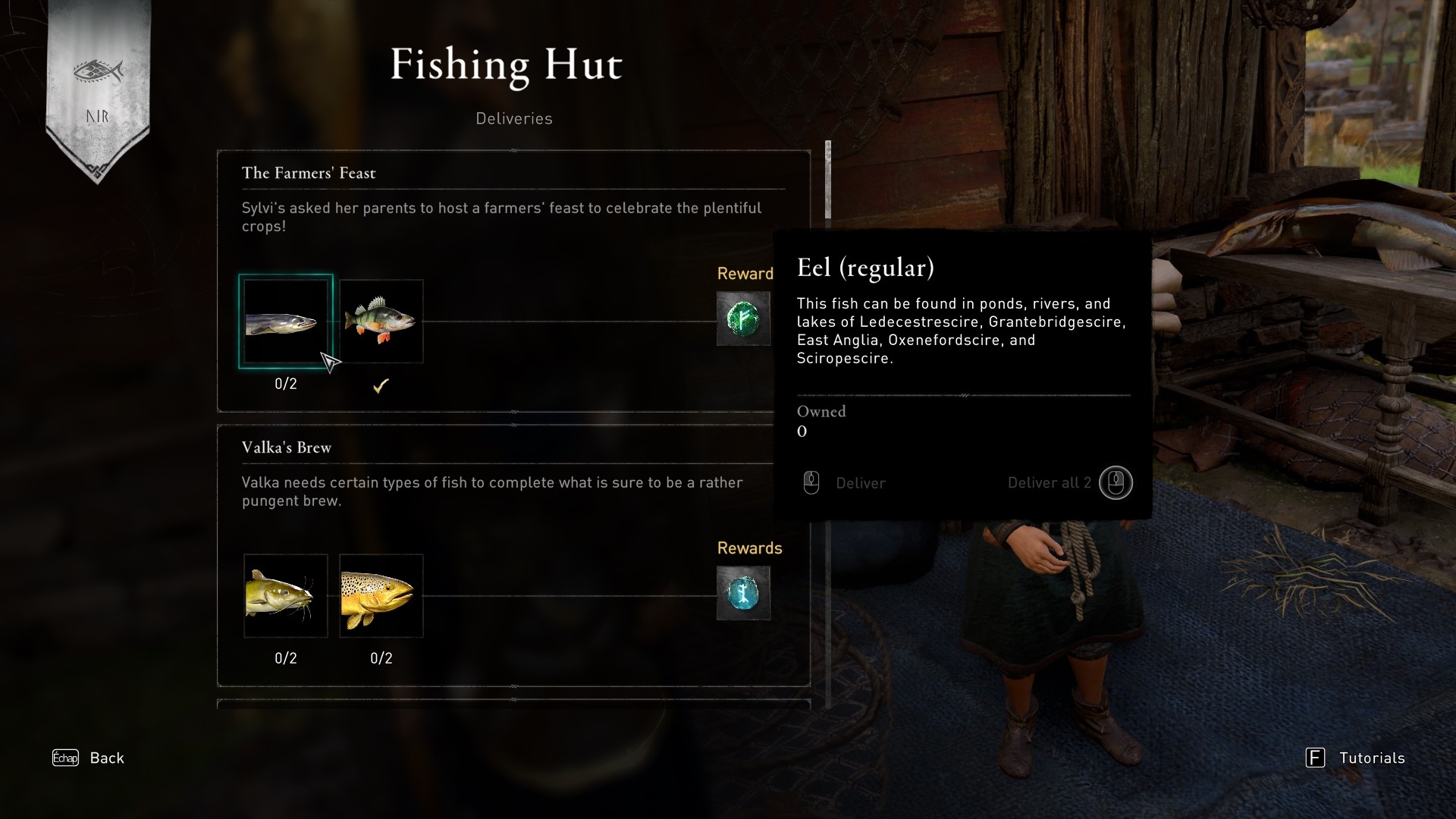Expand the Valka's Brew delivery section
Screen dimensions: 1456x819
click(285, 447)
